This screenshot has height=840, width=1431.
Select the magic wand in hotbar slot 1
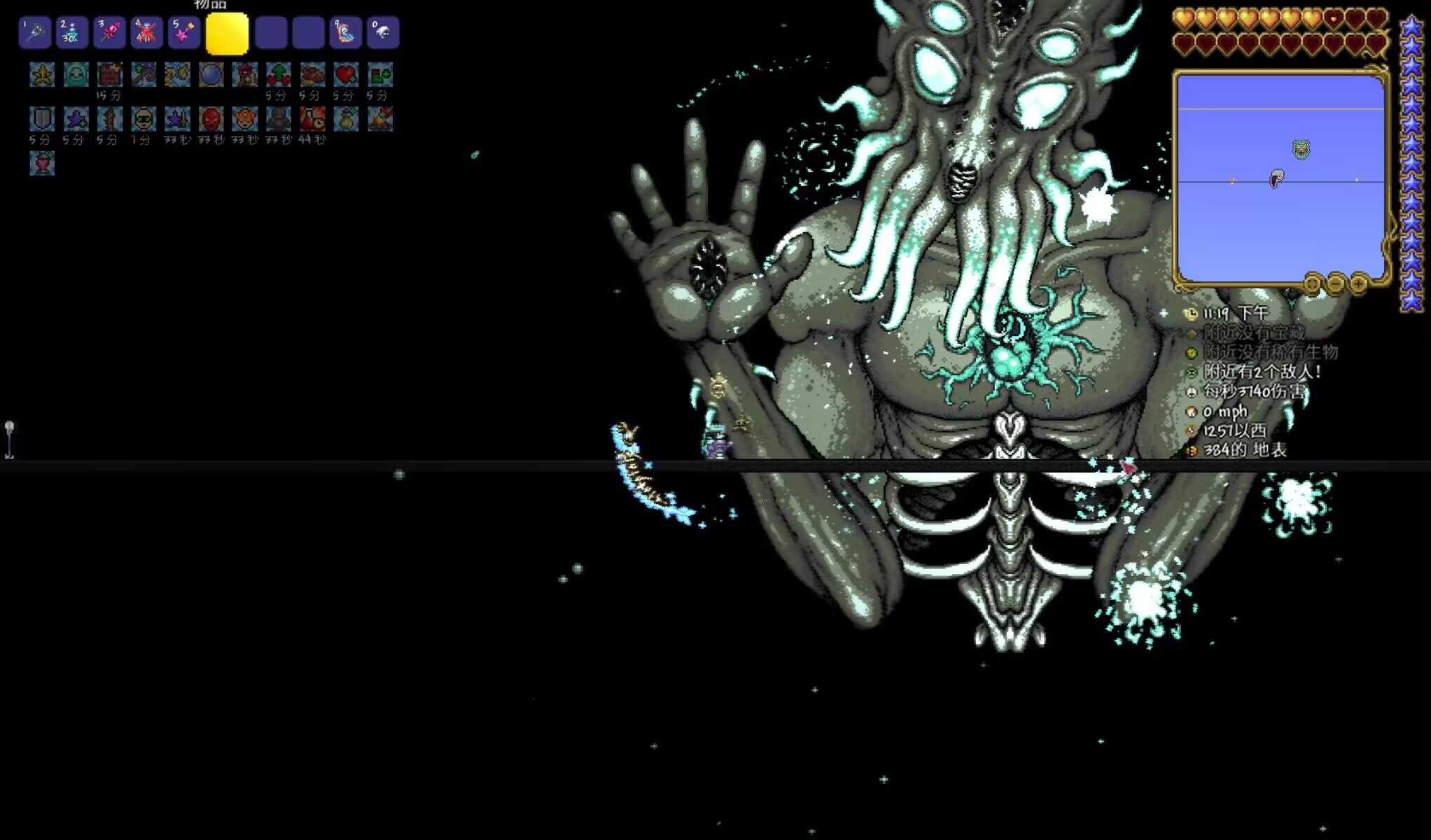[x=34, y=33]
